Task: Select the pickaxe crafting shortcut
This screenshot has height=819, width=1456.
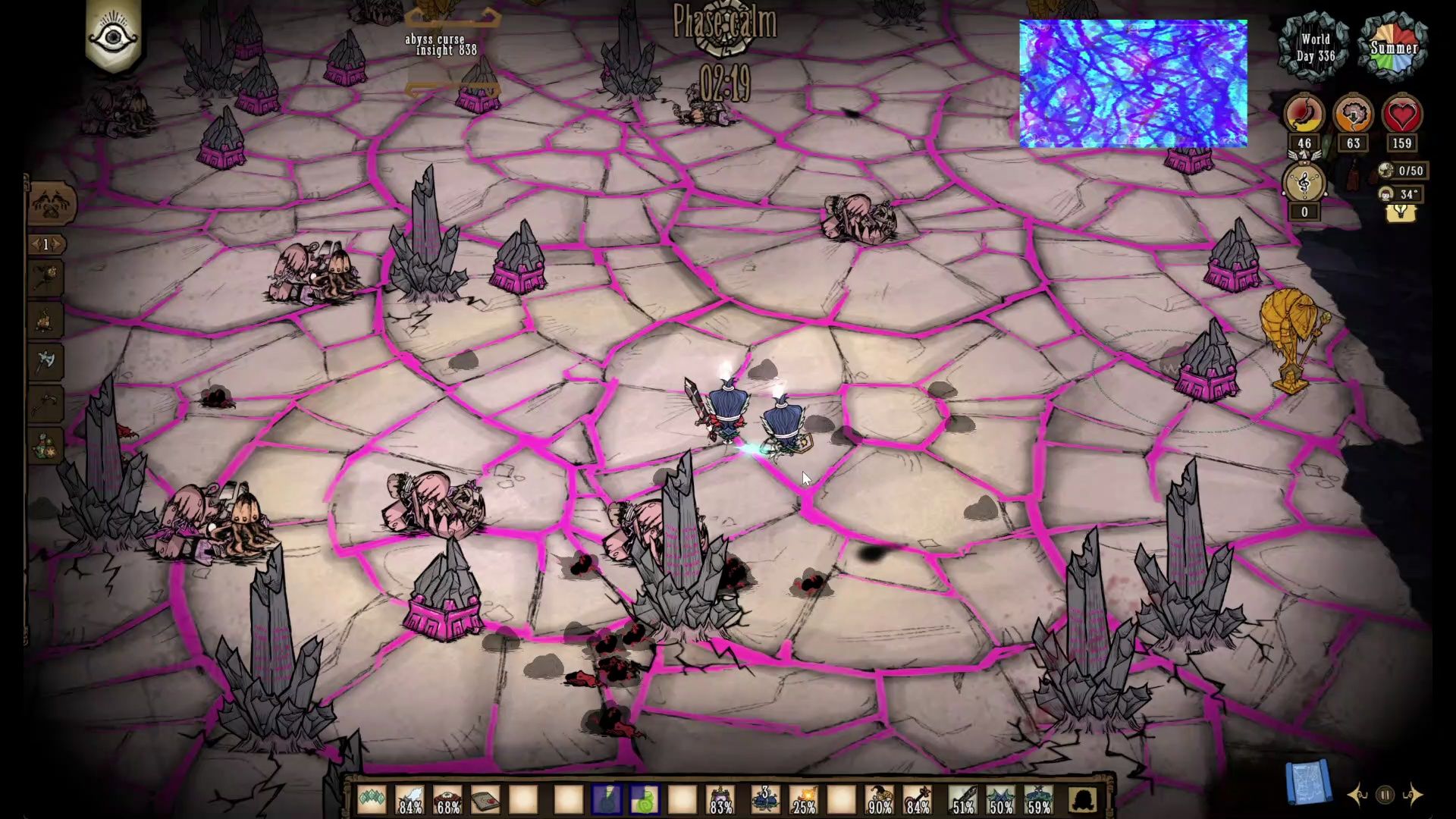Action: pos(46,403)
